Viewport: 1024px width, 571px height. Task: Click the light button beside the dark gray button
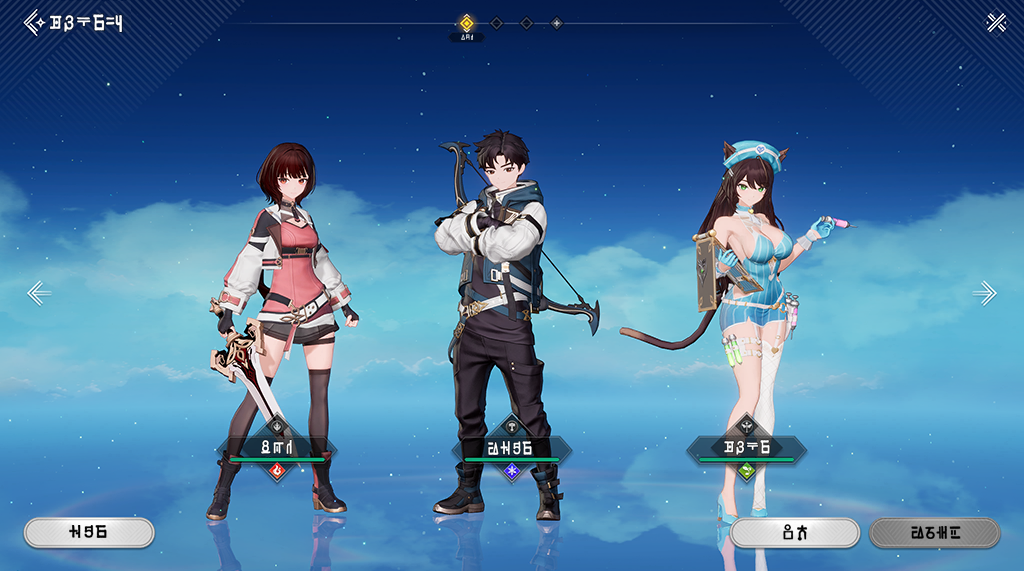coord(795,533)
